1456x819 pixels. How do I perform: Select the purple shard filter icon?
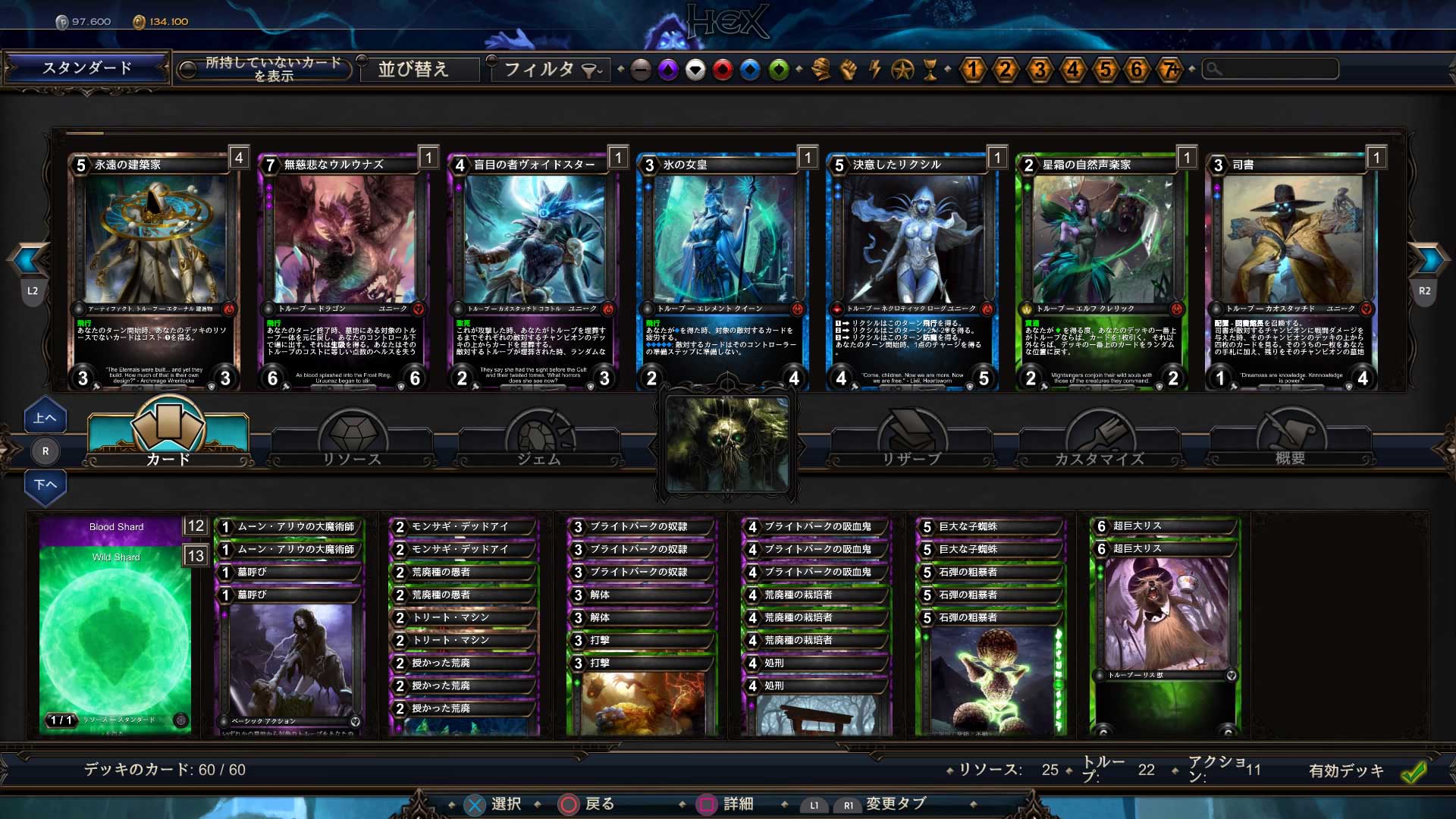click(x=668, y=70)
